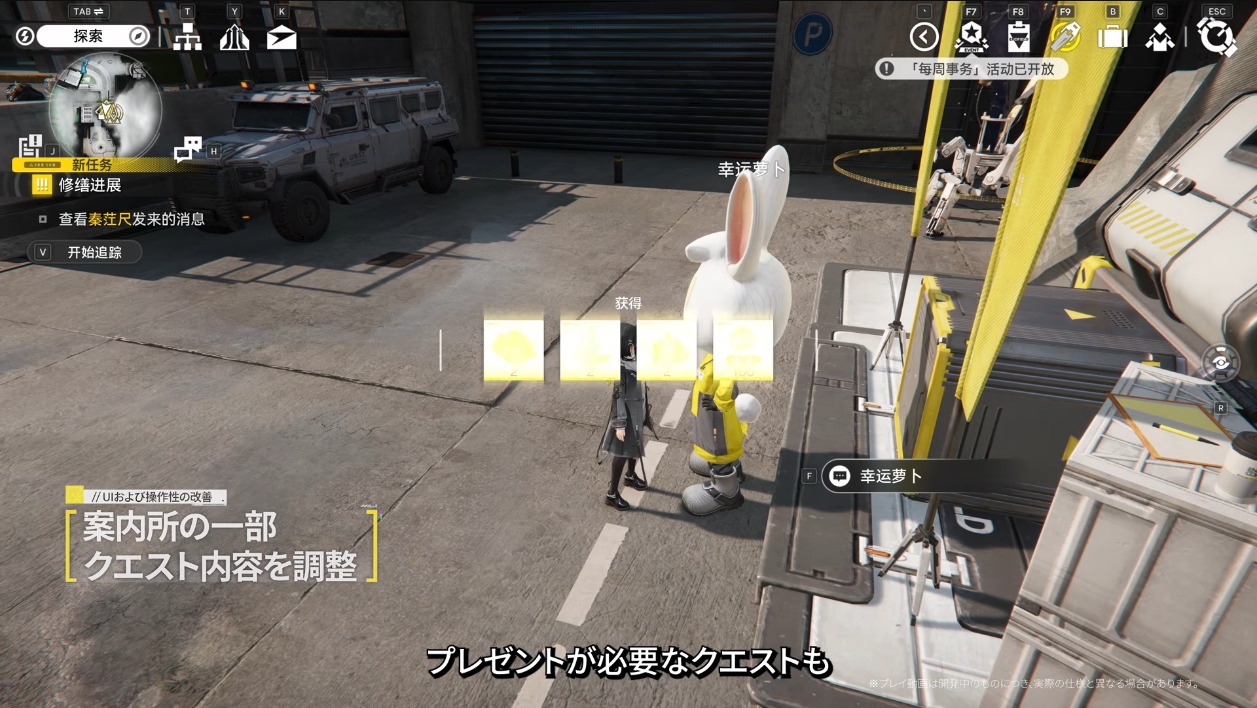Open the quest log icon with exclamation mark
Screen dimensions: 1257x708
[x=30, y=146]
